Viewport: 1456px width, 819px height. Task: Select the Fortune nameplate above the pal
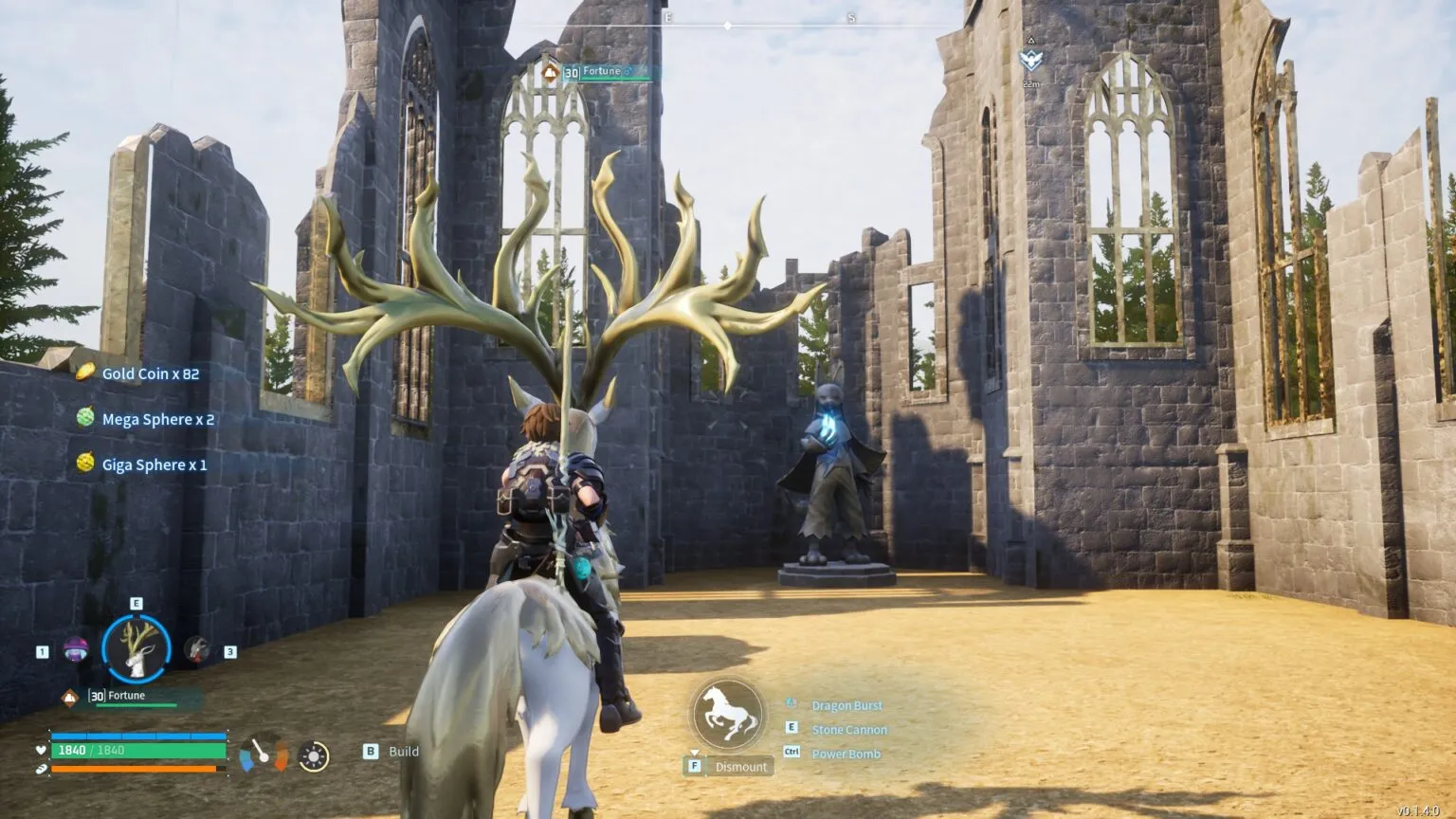point(603,72)
